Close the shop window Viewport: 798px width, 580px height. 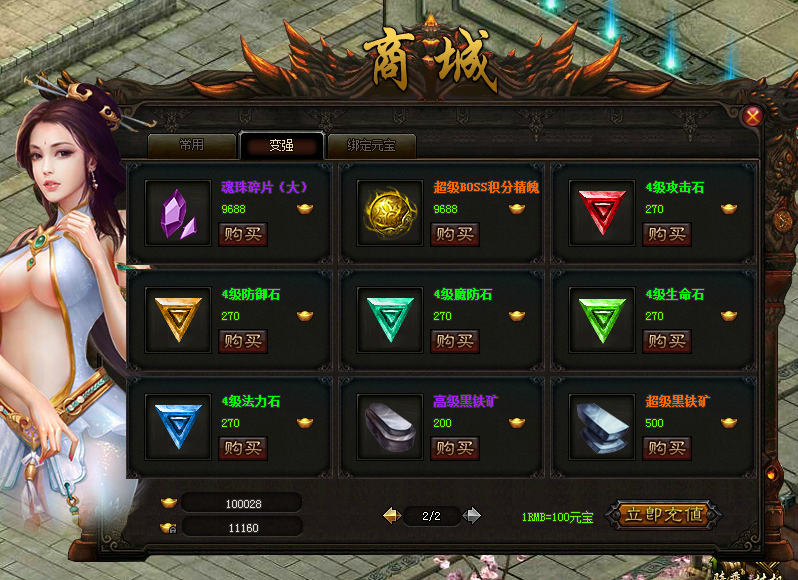click(x=753, y=116)
